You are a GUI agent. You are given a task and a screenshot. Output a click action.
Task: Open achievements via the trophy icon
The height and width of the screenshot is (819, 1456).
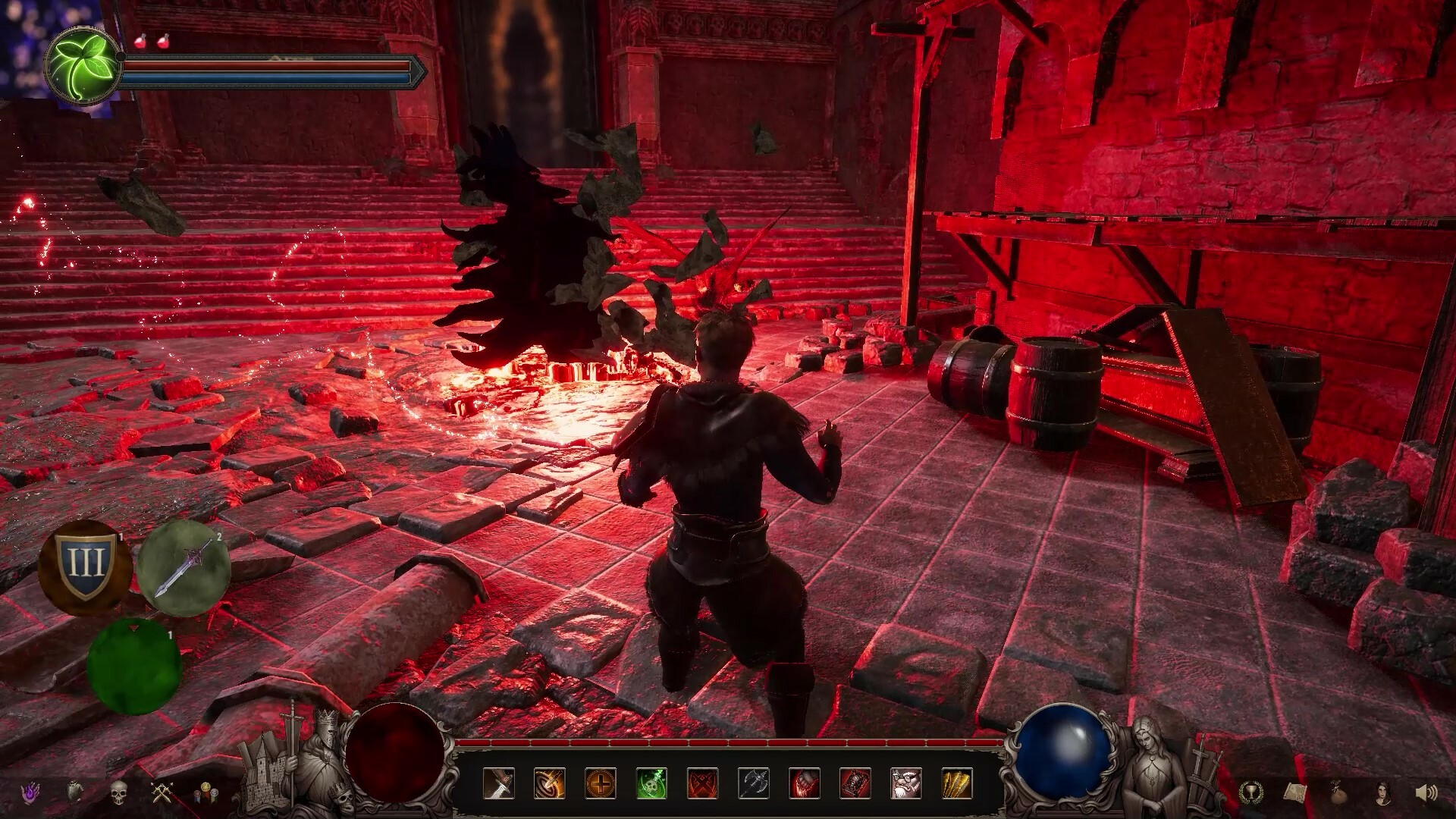pos(1251,793)
